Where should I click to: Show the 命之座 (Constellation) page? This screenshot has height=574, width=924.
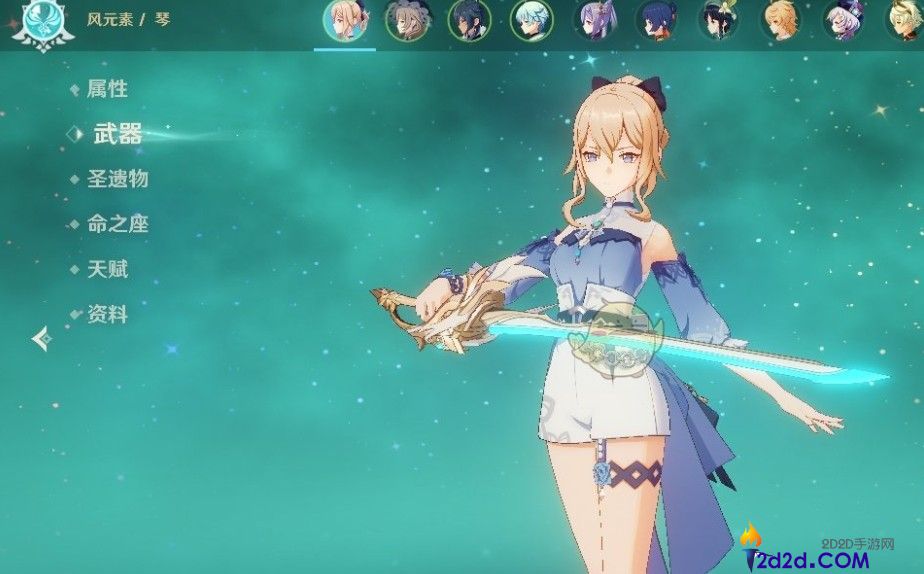coord(117,224)
